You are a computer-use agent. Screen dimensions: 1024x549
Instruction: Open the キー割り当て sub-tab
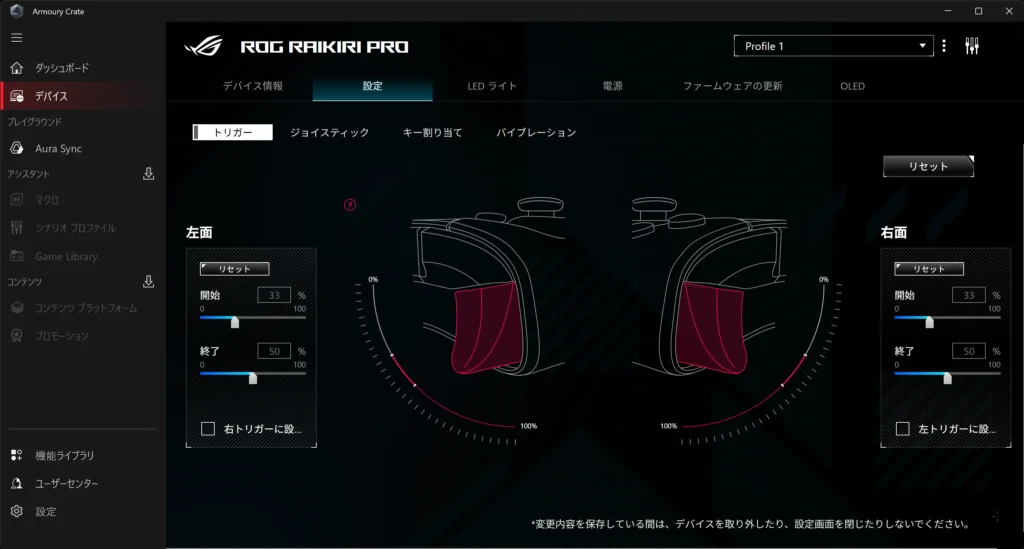point(432,132)
